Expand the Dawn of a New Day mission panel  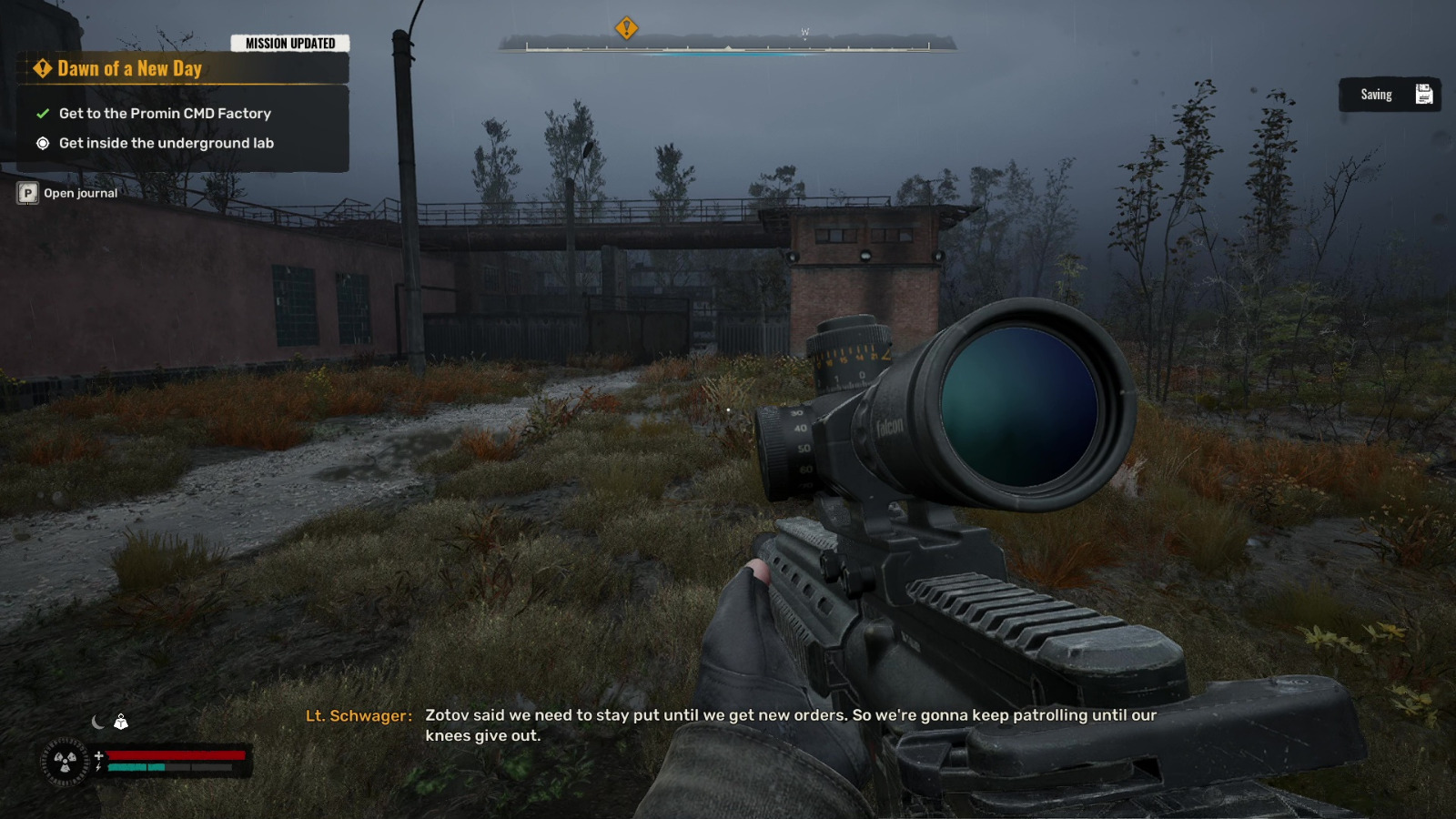128,67
